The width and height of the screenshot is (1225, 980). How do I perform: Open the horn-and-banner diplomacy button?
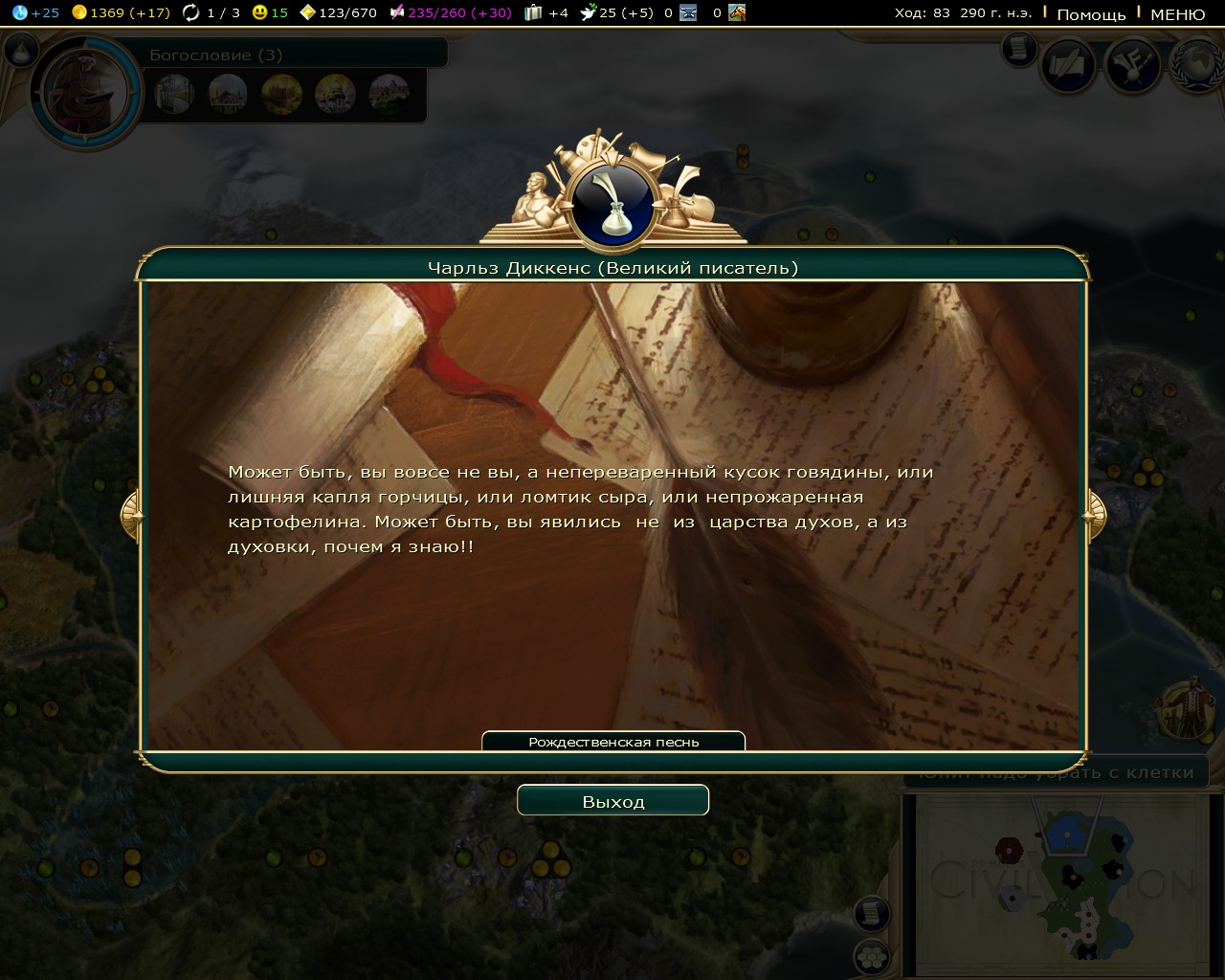tap(1134, 65)
